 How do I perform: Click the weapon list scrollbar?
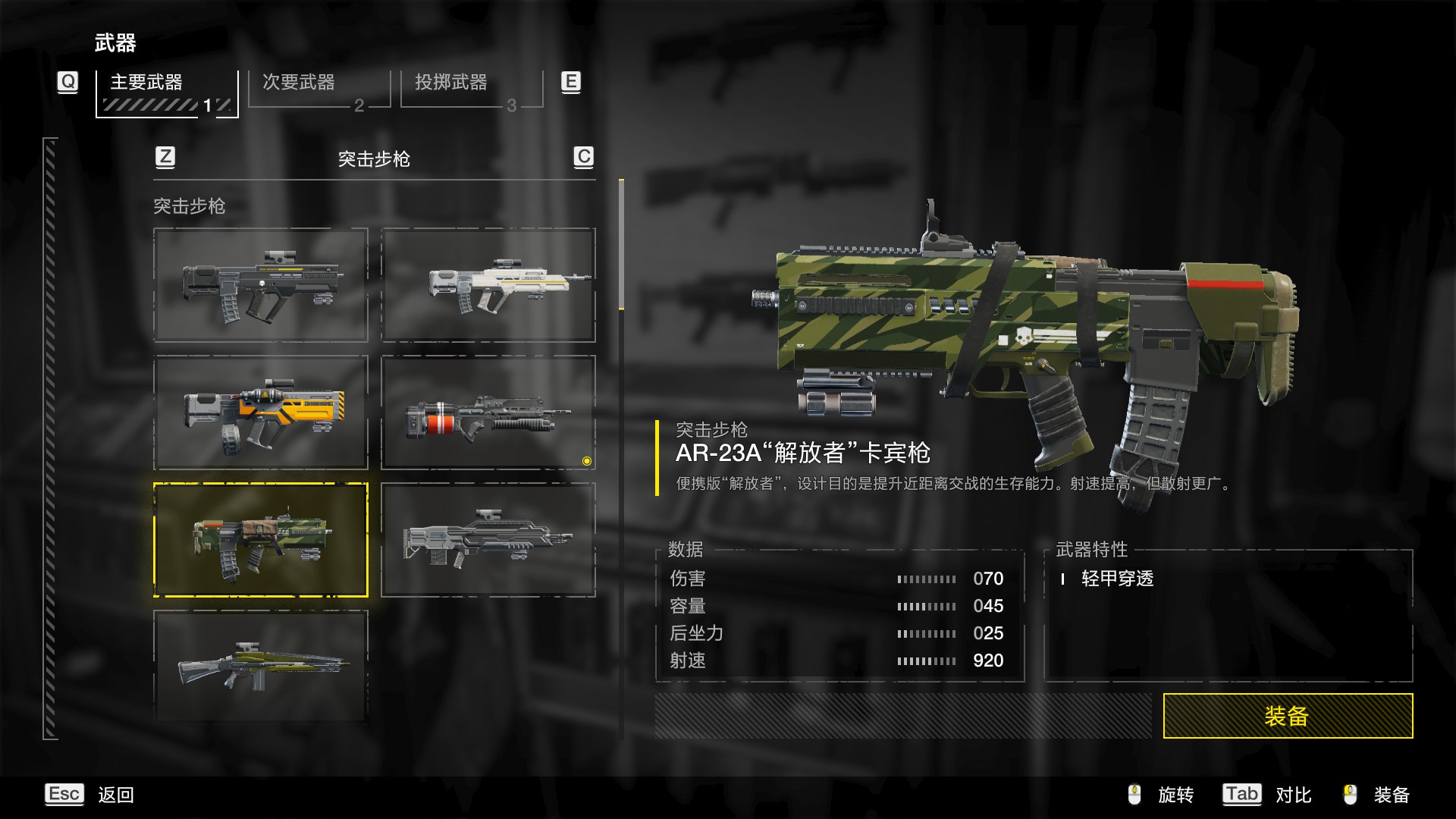(x=621, y=244)
